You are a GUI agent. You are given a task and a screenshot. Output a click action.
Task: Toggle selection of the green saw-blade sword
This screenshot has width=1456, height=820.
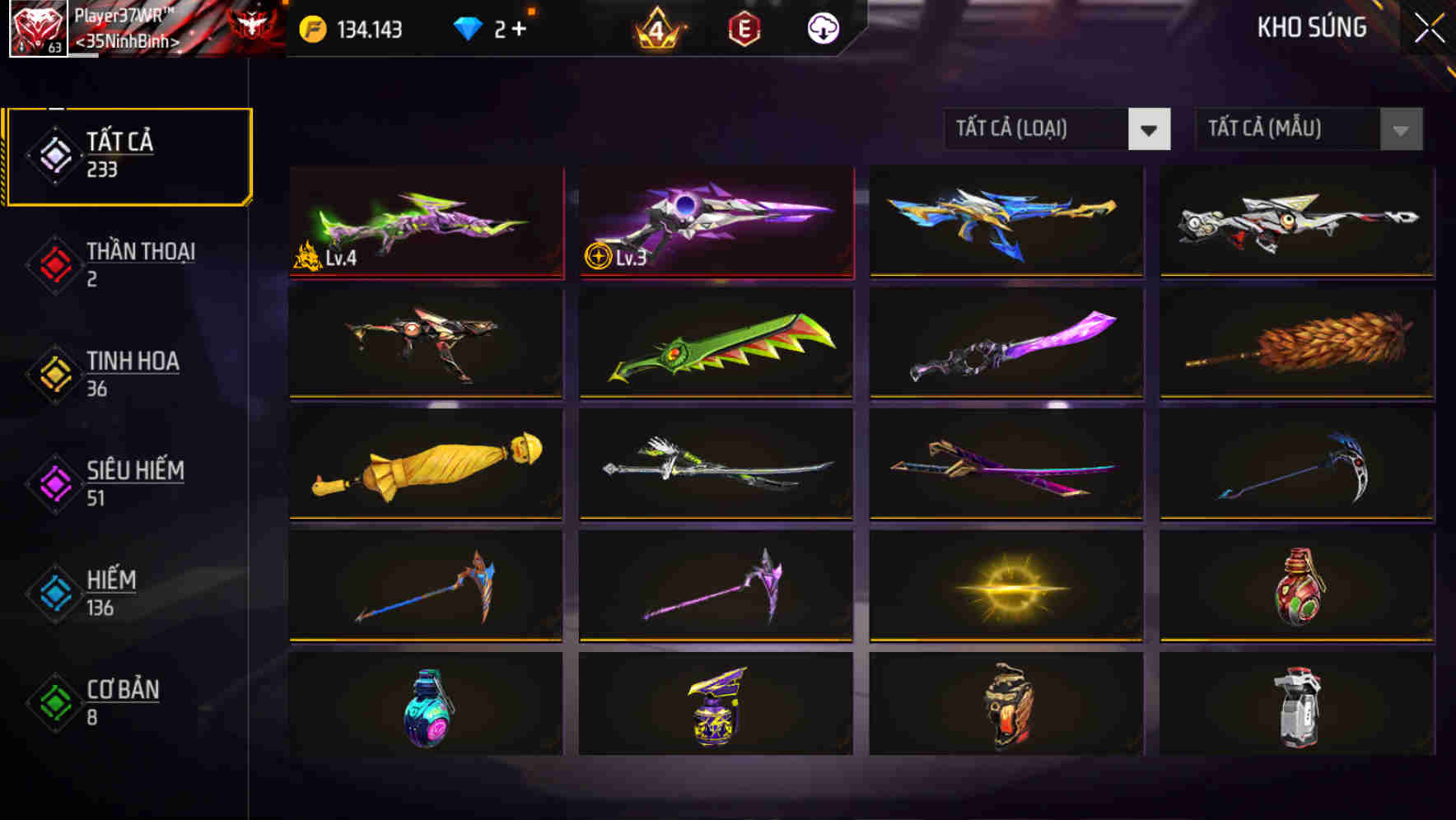[715, 344]
